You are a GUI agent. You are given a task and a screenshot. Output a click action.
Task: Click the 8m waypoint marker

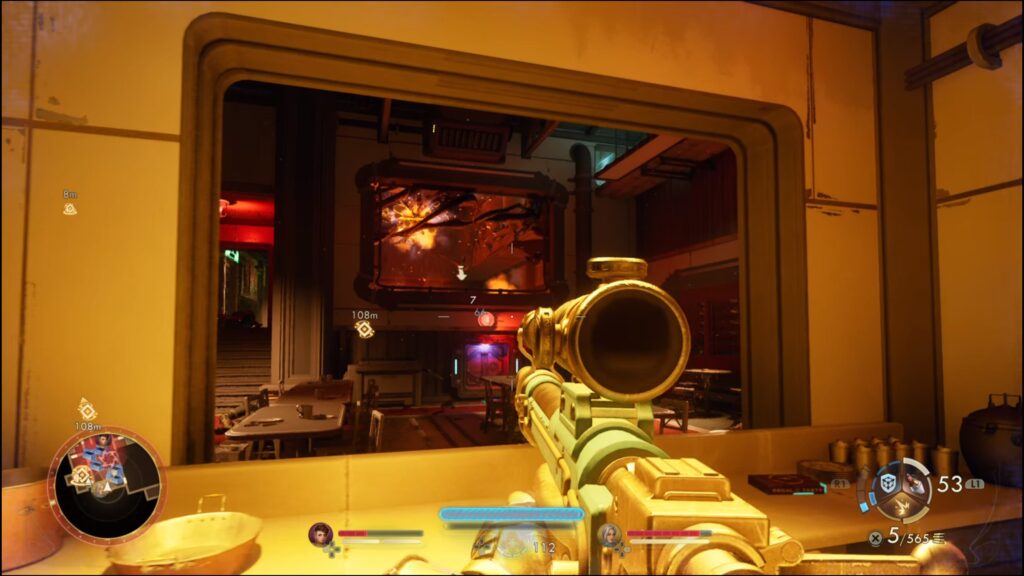[70, 209]
